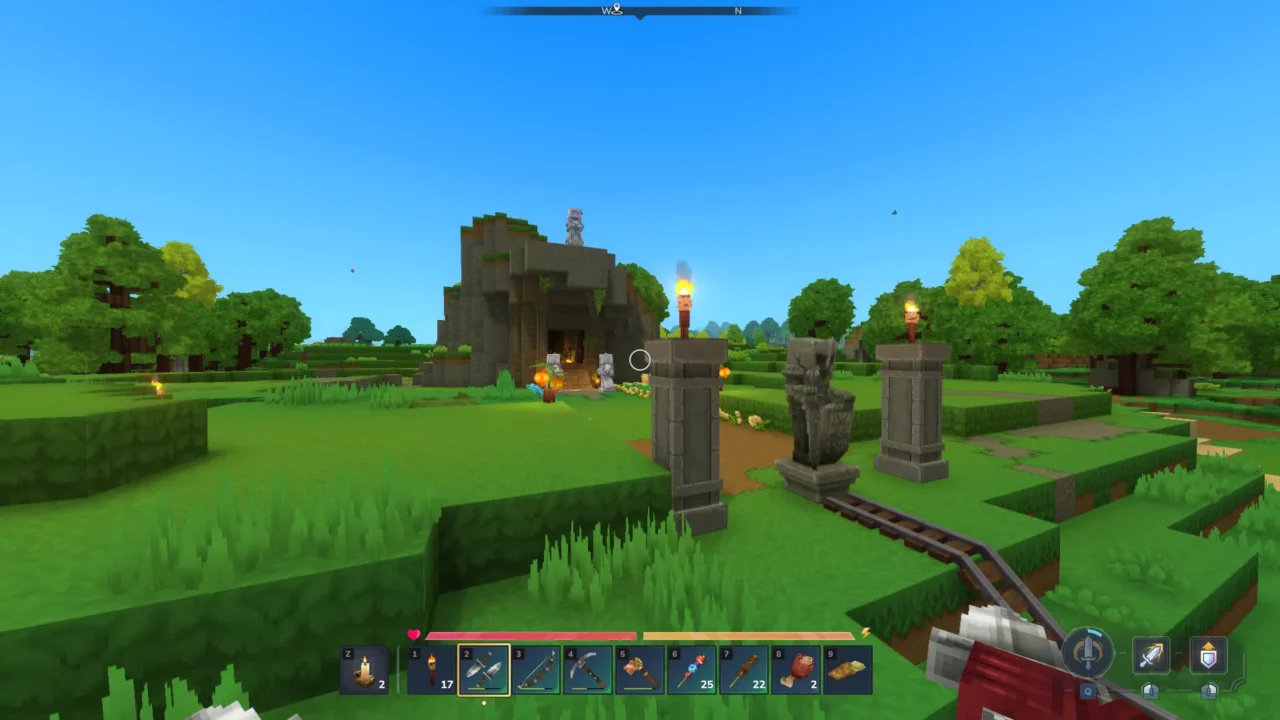Select the cooked meat in slot 8
The width and height of the screenshot is (1280, 720).
(796, 669)
